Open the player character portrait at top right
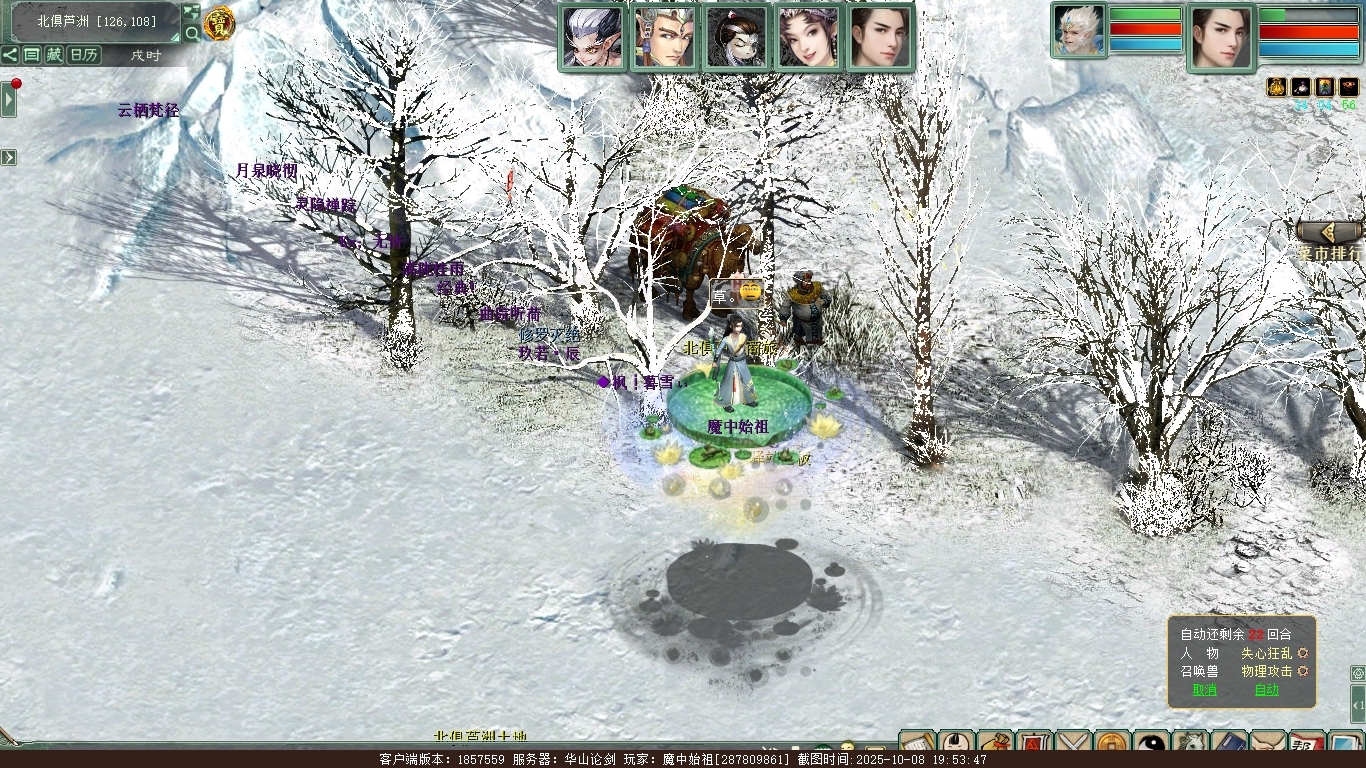This screenshot has height=768, width=1366. pos(1221,38)
